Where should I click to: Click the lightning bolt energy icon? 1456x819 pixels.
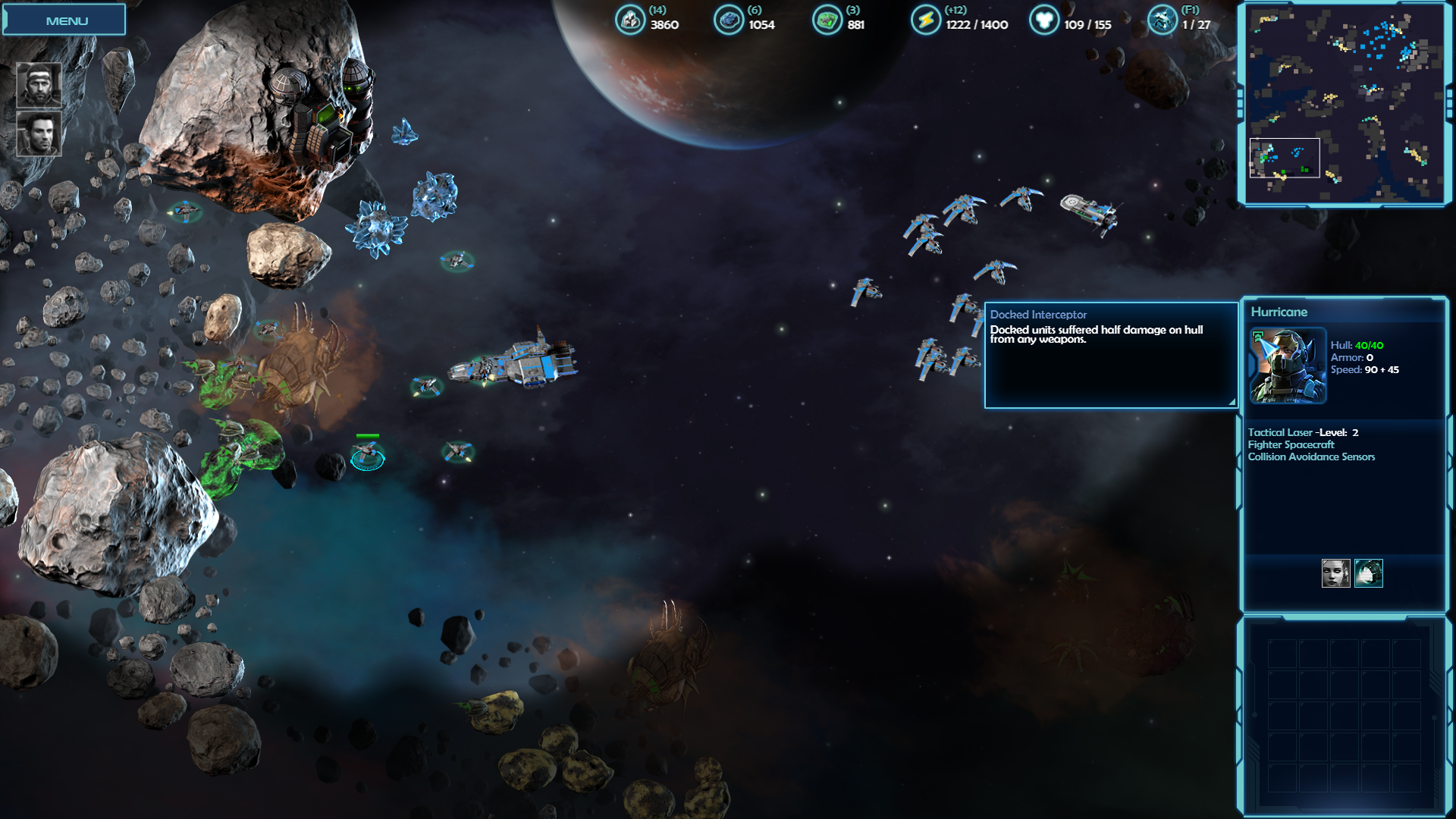point(925,20)
